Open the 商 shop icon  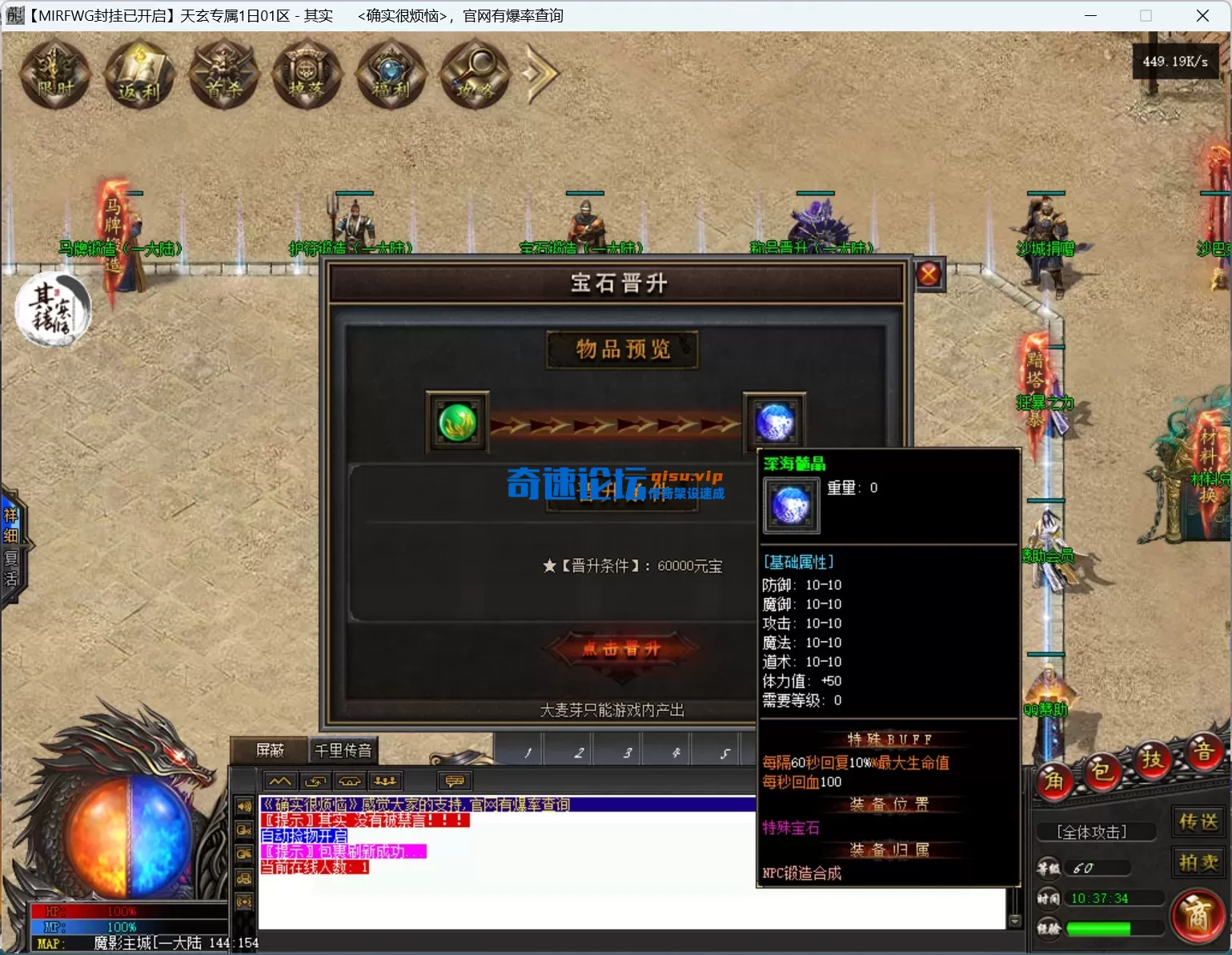tap(1198, 917)
